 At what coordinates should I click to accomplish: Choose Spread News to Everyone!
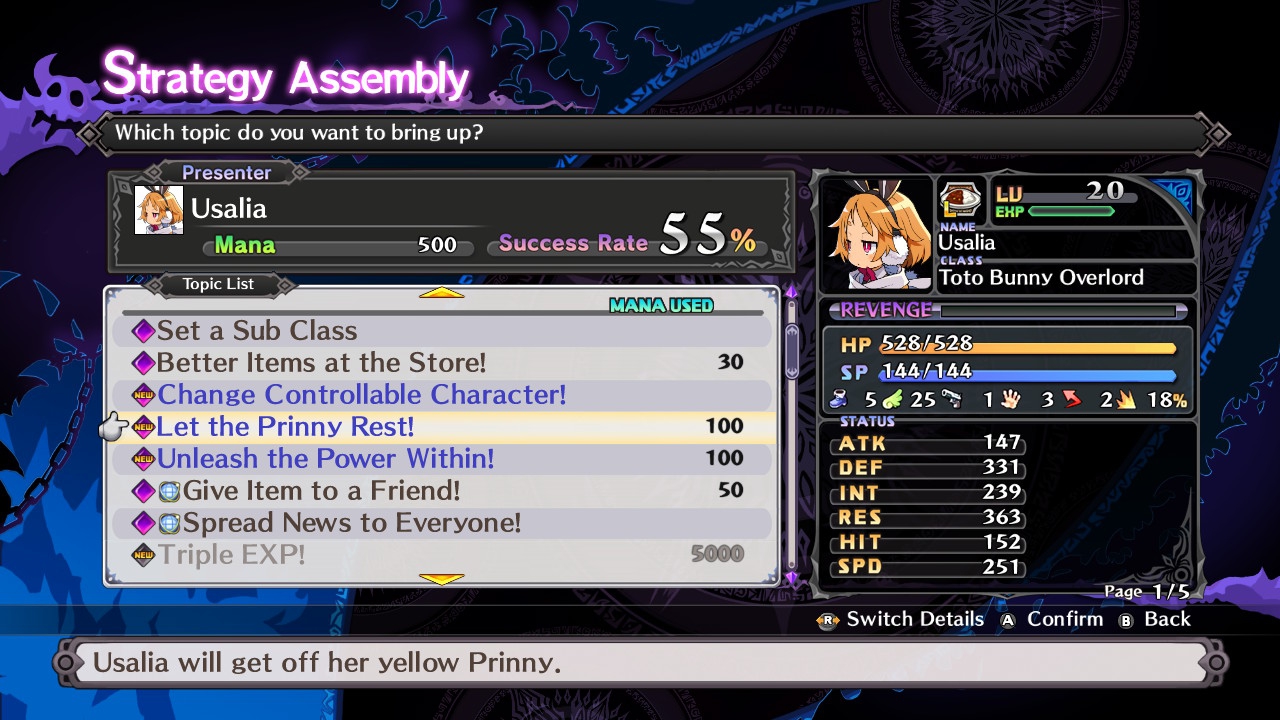pyautogui.click(x=351, y=523)
